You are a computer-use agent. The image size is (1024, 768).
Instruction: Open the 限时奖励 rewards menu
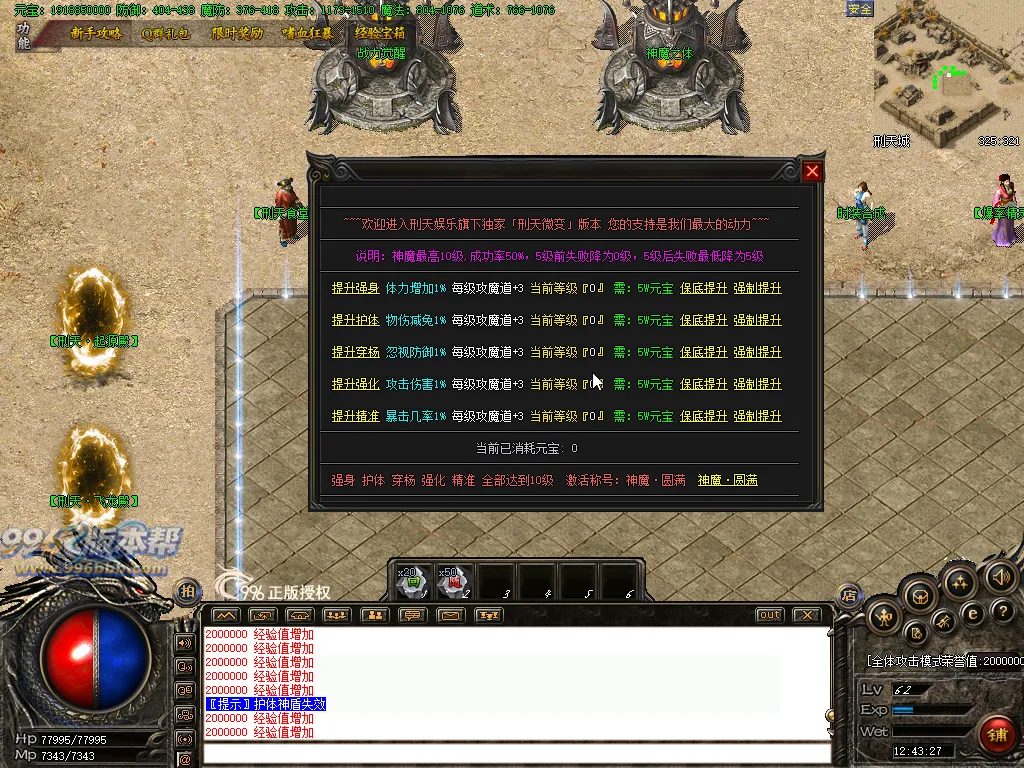point(237,33)
